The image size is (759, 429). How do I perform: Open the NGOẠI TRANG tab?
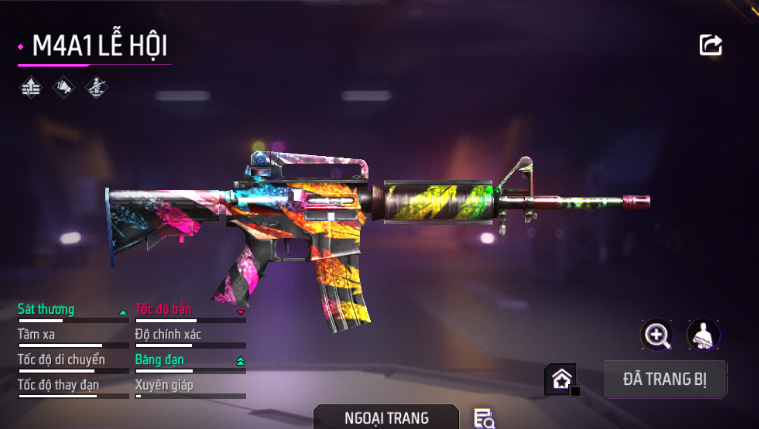point(386,417)
